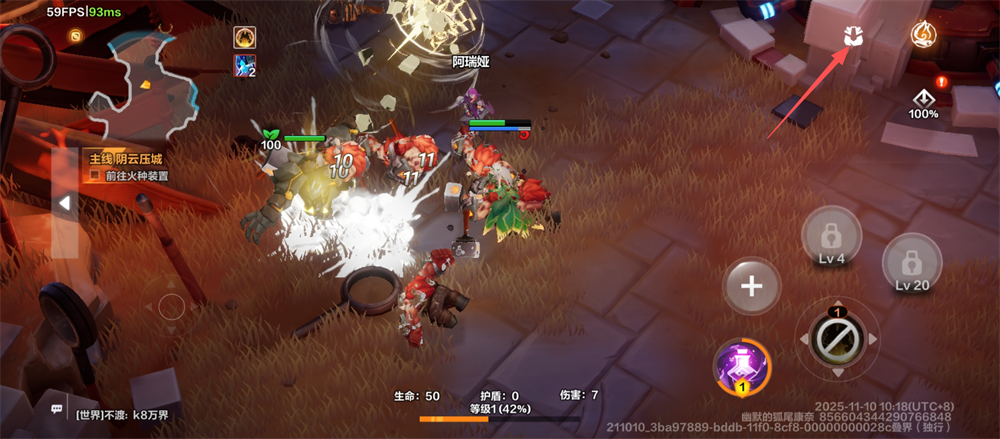Collapse the quest panel with the left arrow
Image resolution: width=1000 pixels, height=439 pixels.
coord(64,203)
